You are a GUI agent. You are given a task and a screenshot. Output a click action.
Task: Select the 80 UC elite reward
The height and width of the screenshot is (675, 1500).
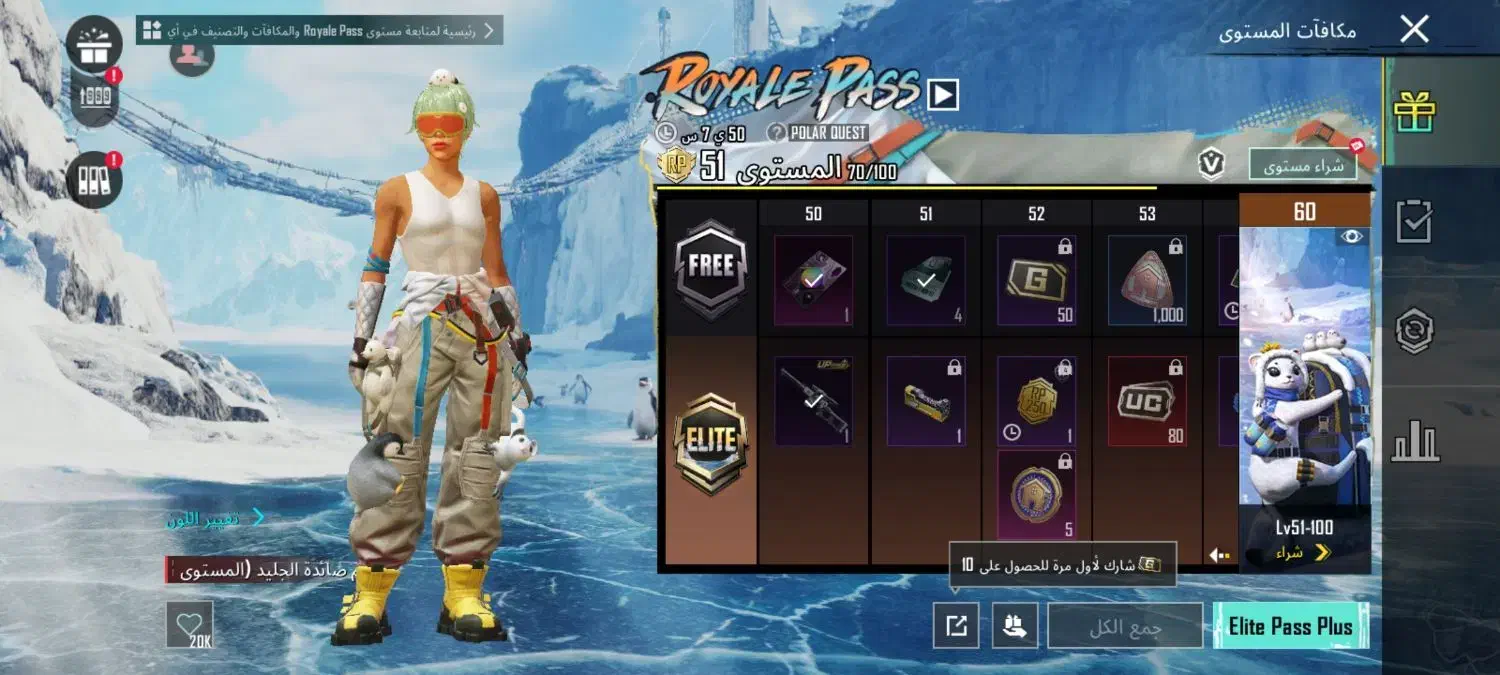tap(1147, 401)
